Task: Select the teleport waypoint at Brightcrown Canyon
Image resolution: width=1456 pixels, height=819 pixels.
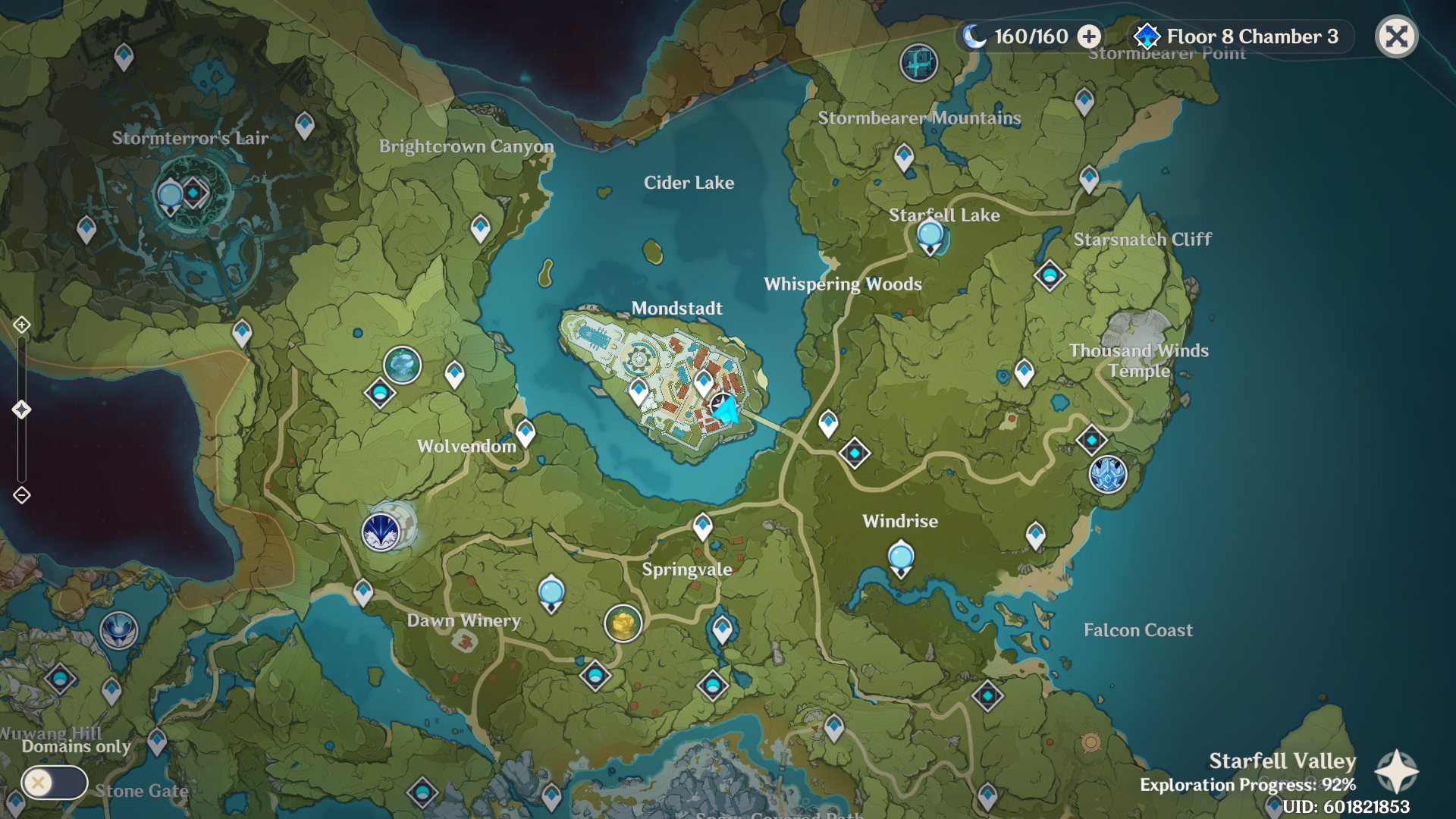Action: pyautogui.click(x=480, y=227)
